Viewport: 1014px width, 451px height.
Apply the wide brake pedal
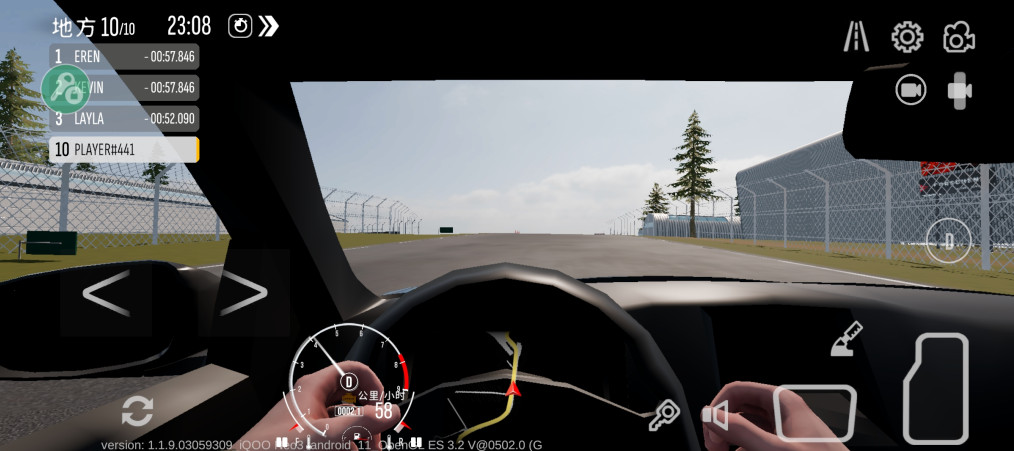[815, 413]
